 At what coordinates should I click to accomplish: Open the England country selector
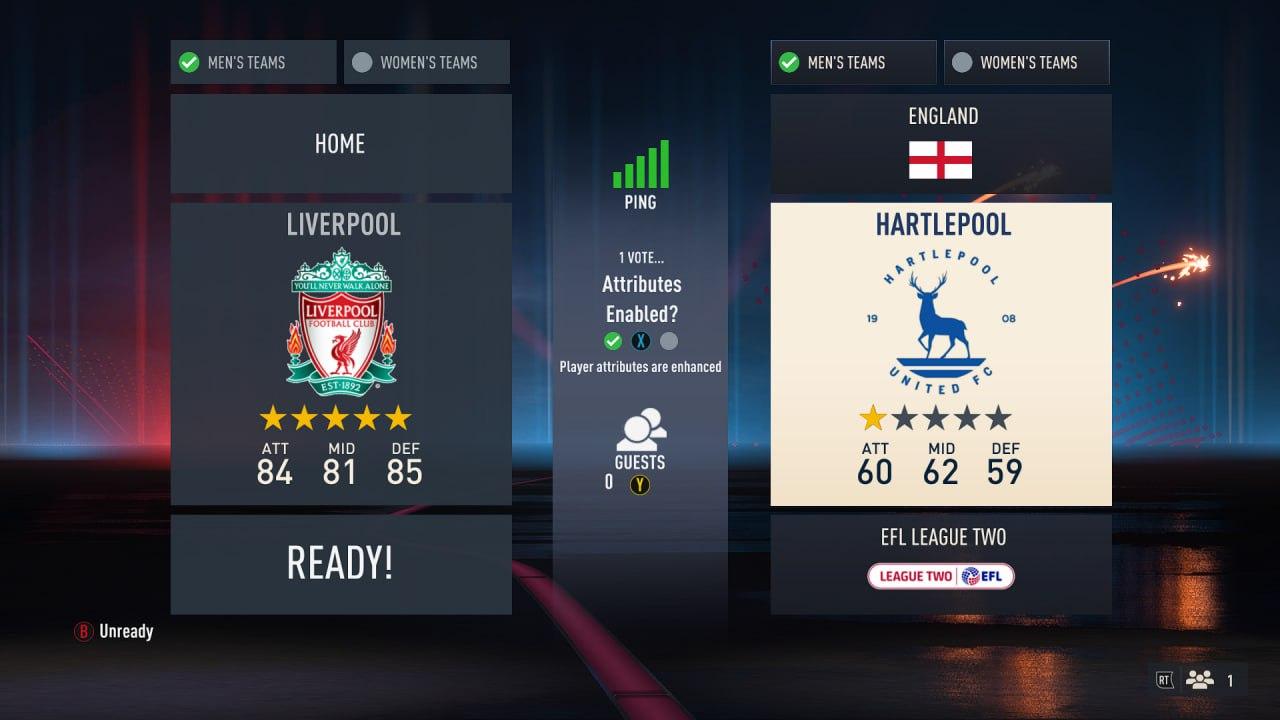(x=941, y=144)
